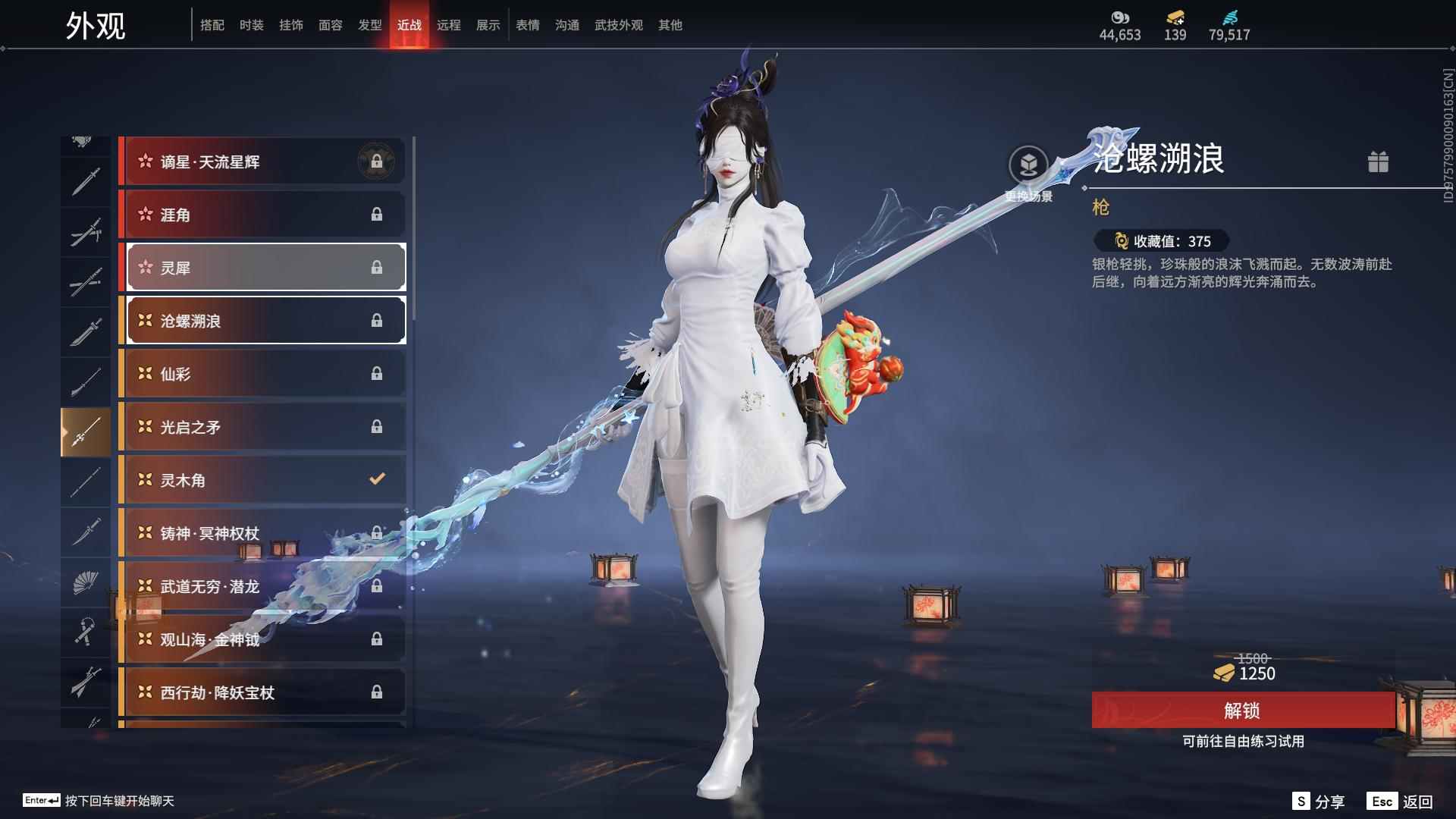Open the 其他 category tab
Viewport: 1456px width, 819px height.
670,25
